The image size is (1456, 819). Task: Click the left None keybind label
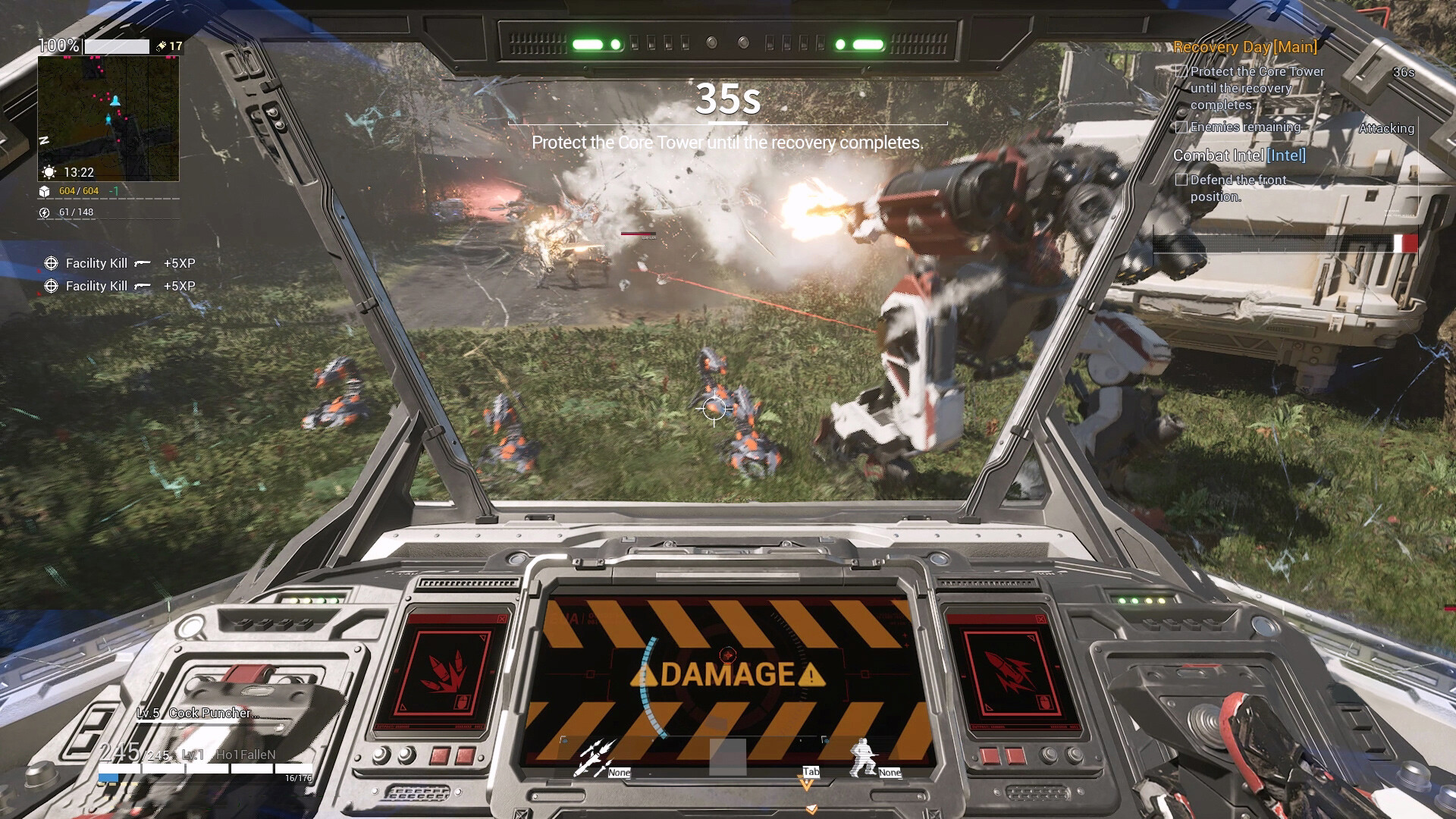(618, 773)
